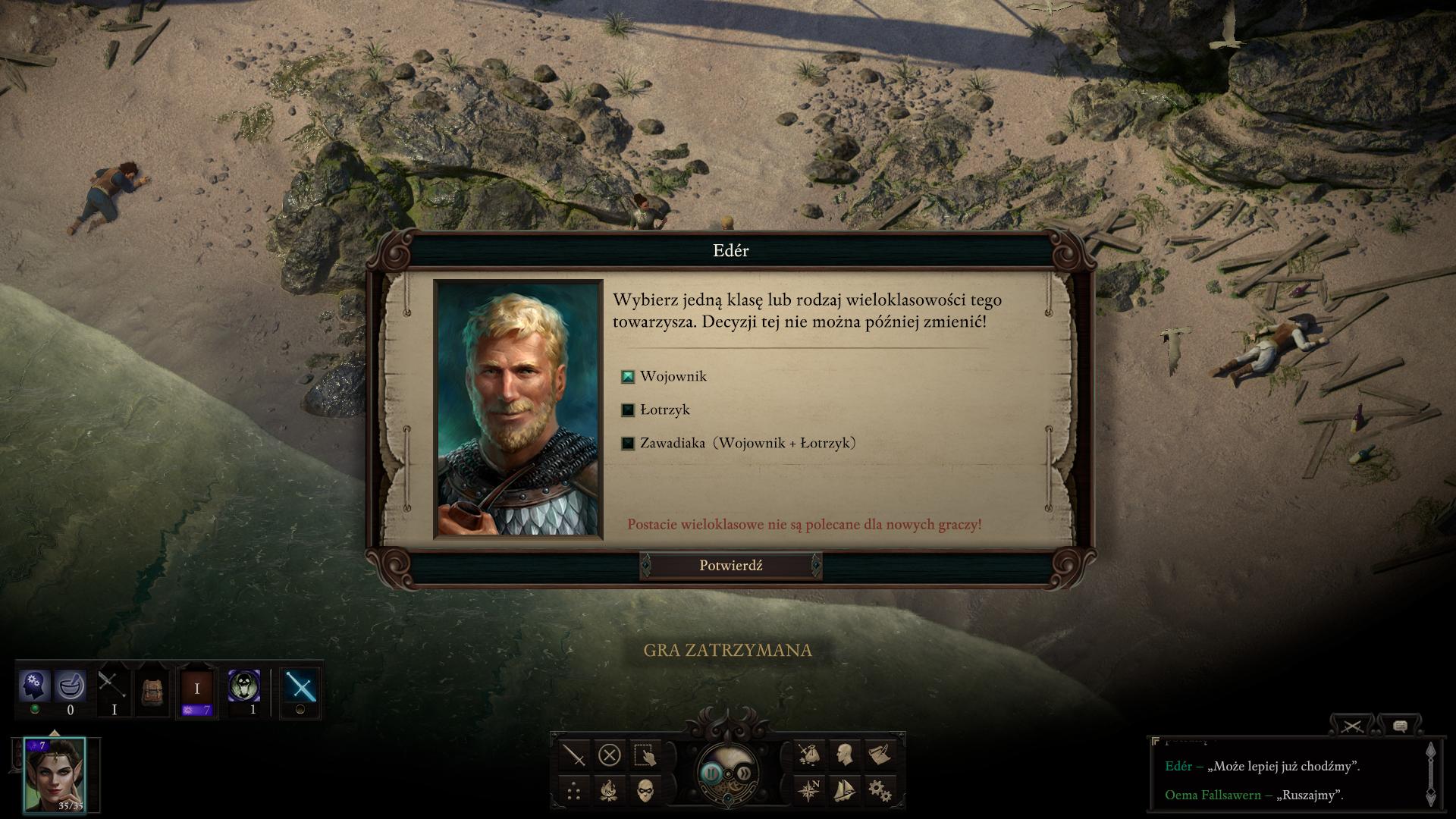Select the elf character portrait
Image resolution: width=1456 pixels, height=819 pixels.
tap(55, 774)
